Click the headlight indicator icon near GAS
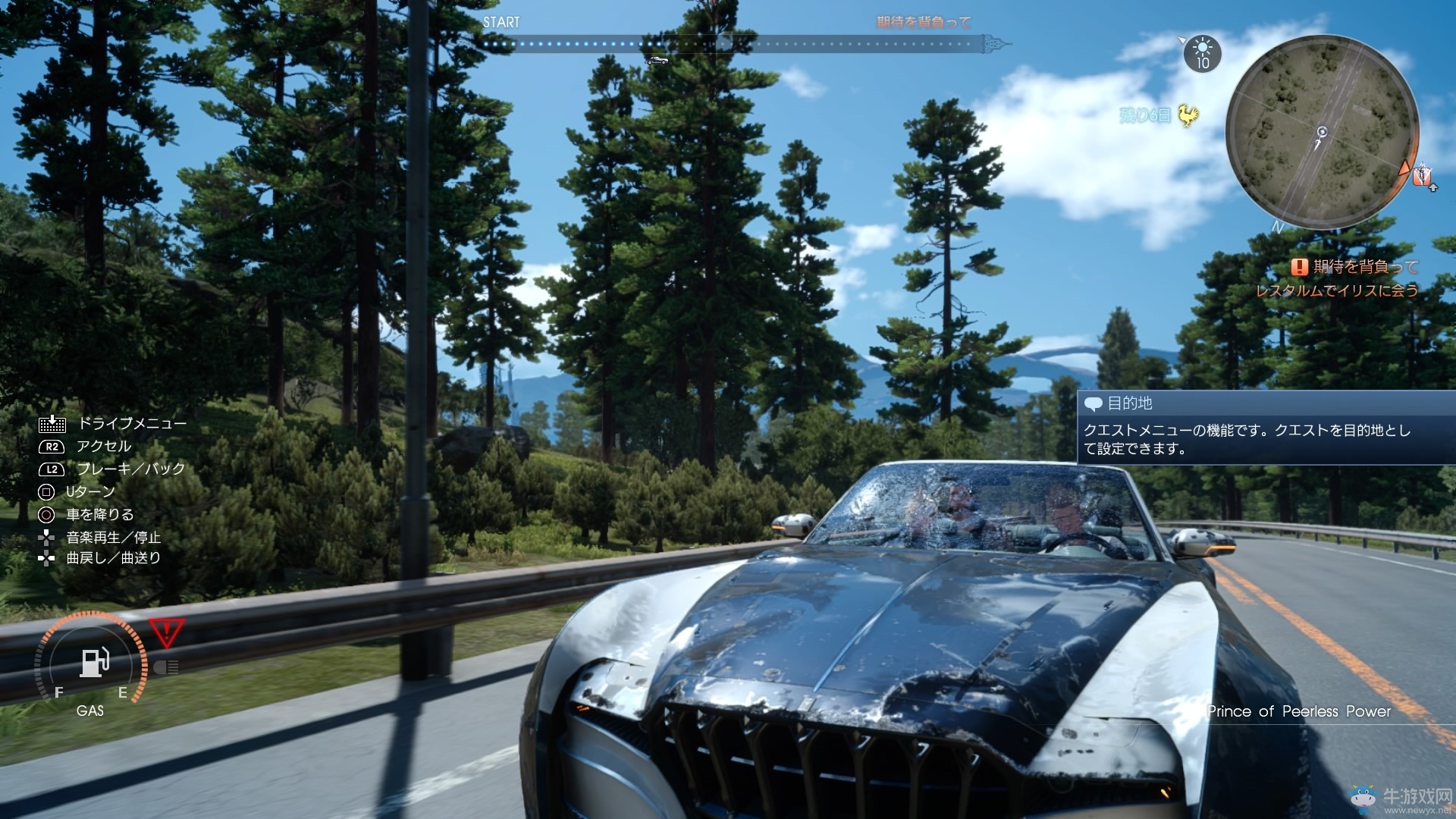This screenshot has height=819, width=1456. click(167, 668)
